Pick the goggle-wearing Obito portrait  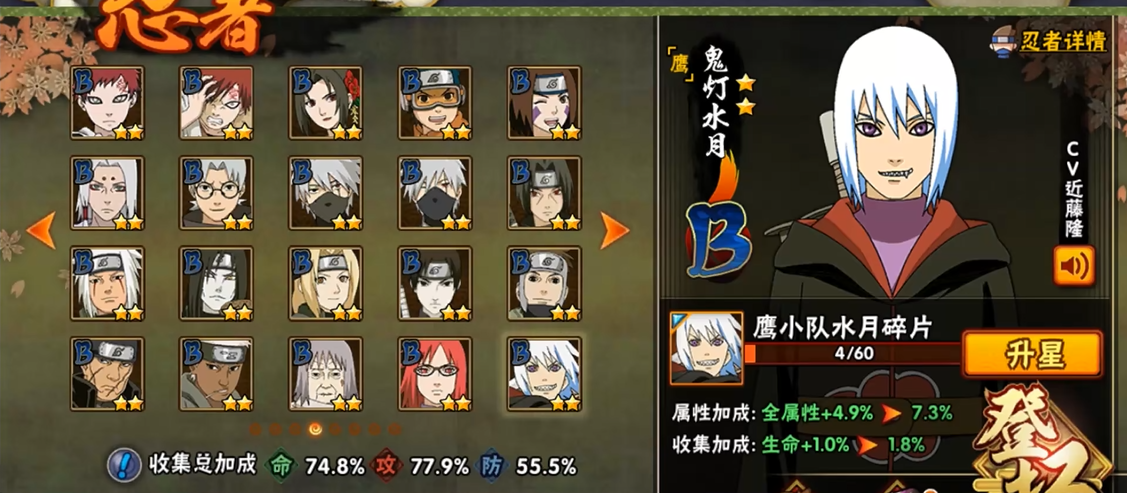pos(436,103)
